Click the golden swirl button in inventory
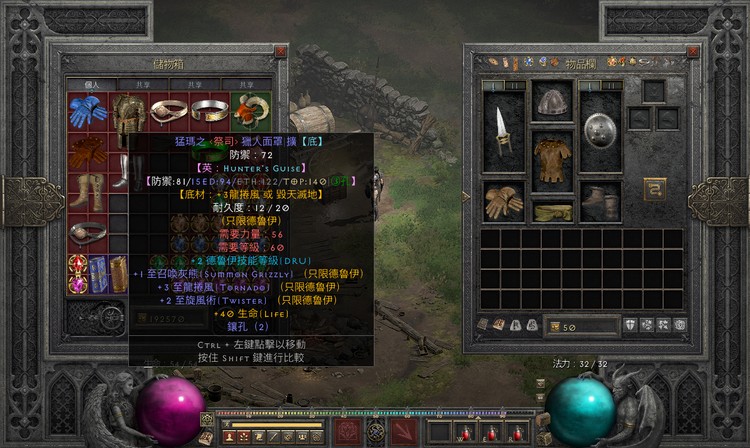The height and width of the screenshot is (448, 750). click(x=656, y=189)
